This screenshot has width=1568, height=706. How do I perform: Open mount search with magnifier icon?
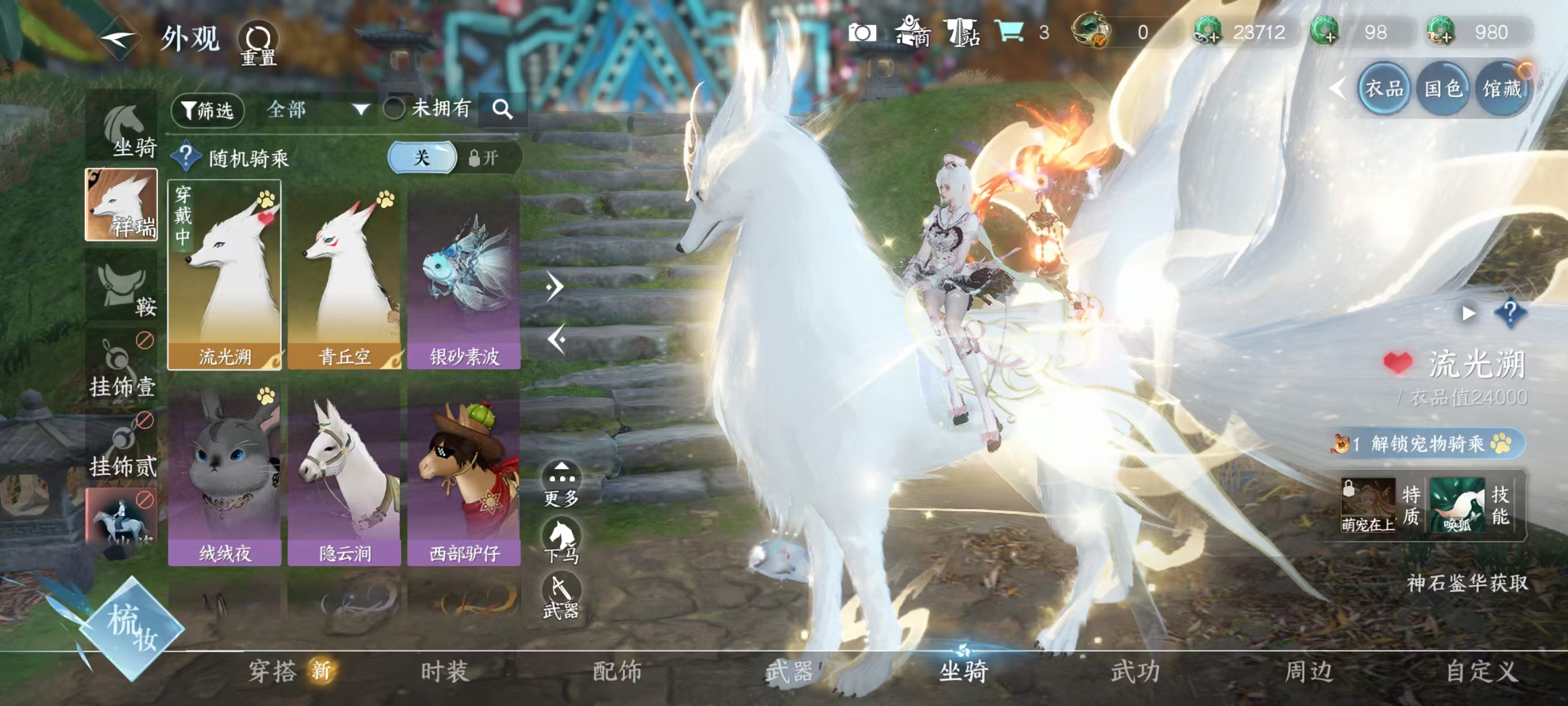point(502,110)
